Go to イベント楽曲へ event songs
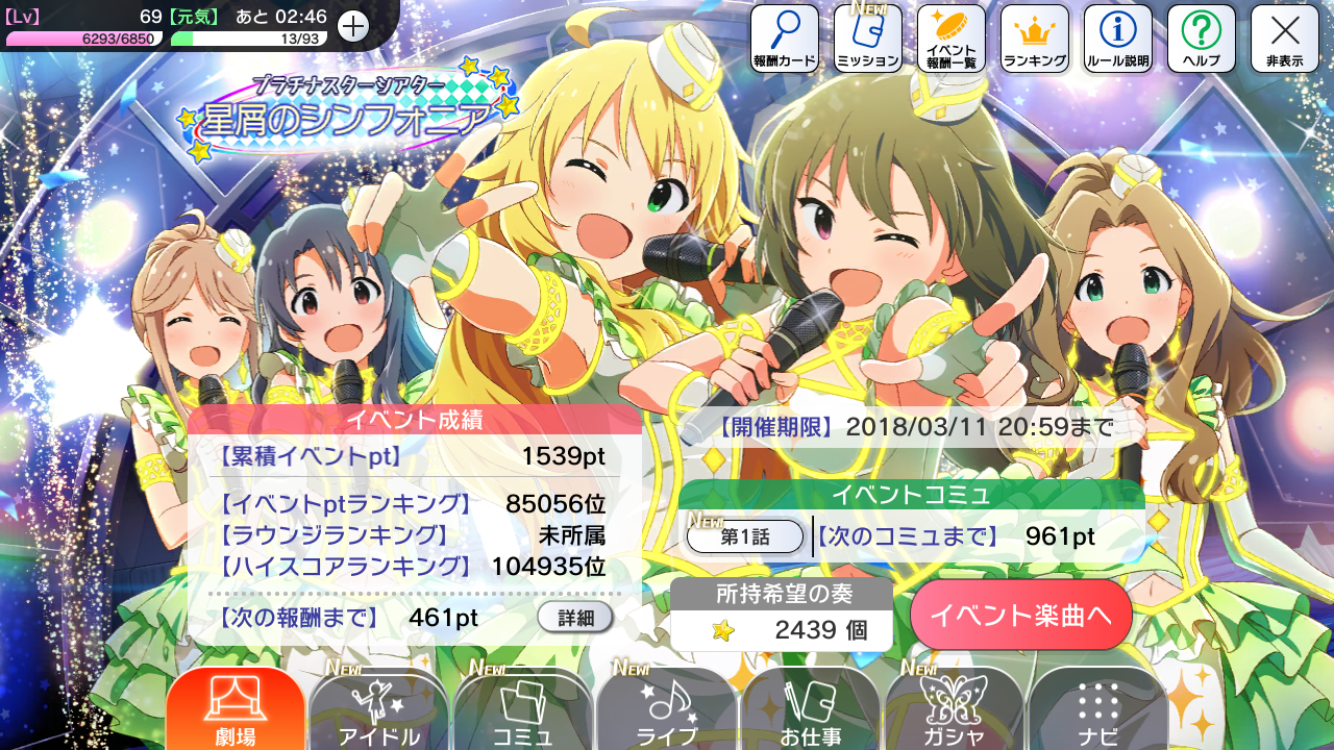The image size is (1334, 750). coord(1020,615)
